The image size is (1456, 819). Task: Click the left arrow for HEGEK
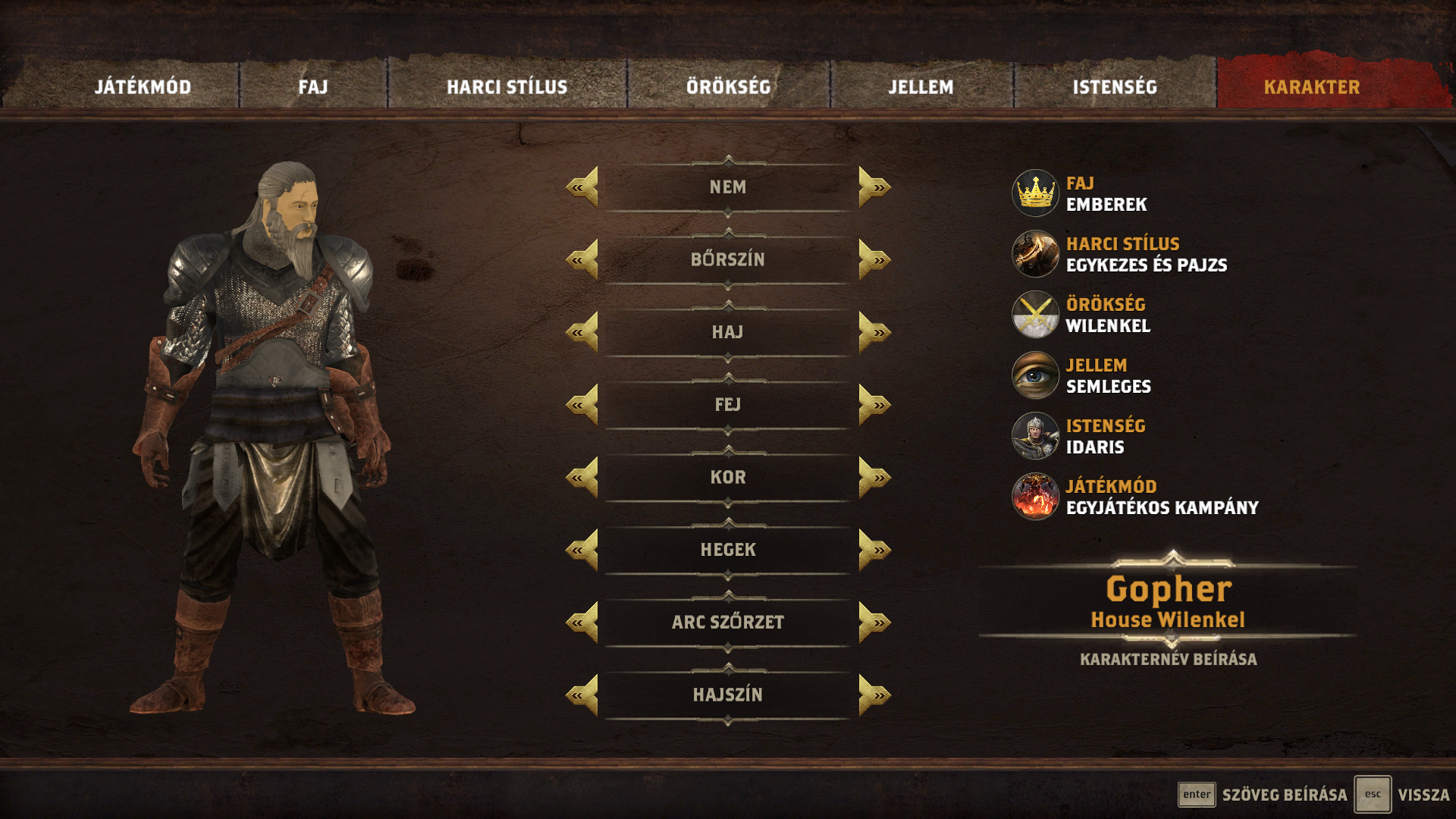[582, 550]
